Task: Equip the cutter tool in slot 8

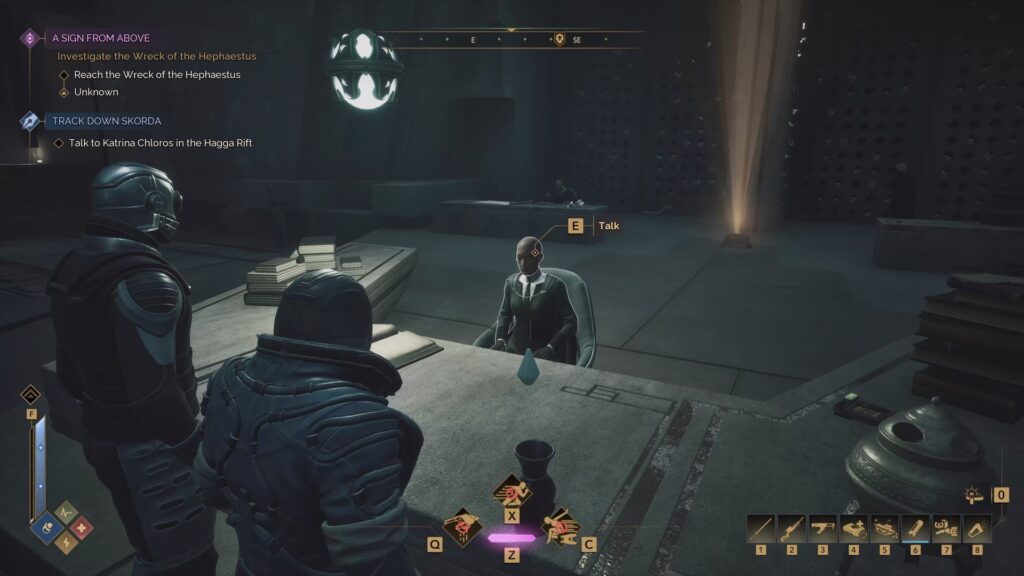Action: [x=977, y=528]
